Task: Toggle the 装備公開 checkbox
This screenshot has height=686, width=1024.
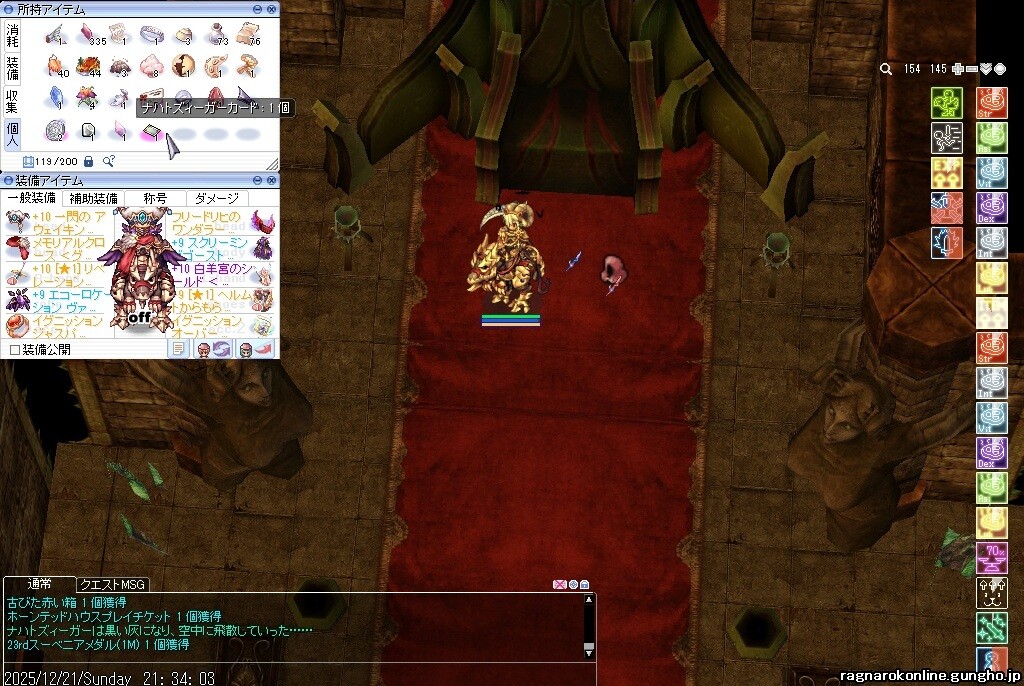Action: click(x=14, y=350)
